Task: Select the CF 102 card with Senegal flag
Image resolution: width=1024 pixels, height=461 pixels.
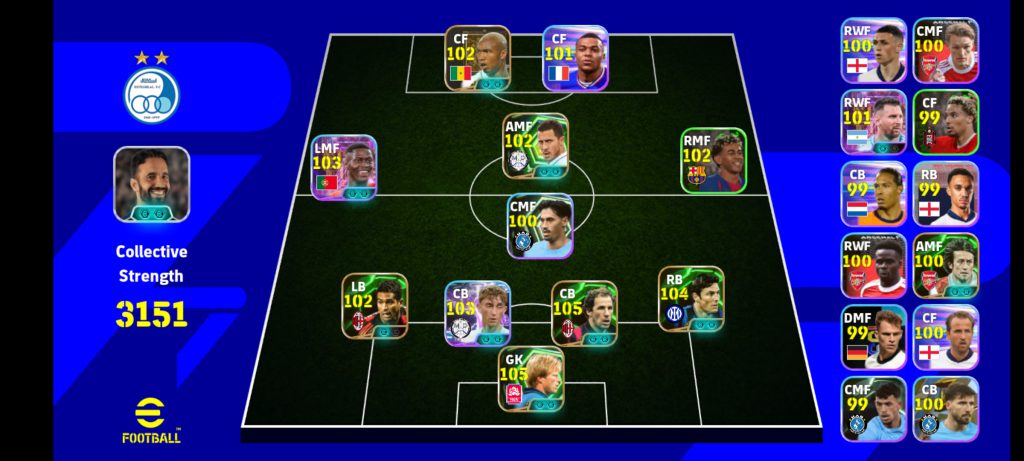Action: [477, 59]
